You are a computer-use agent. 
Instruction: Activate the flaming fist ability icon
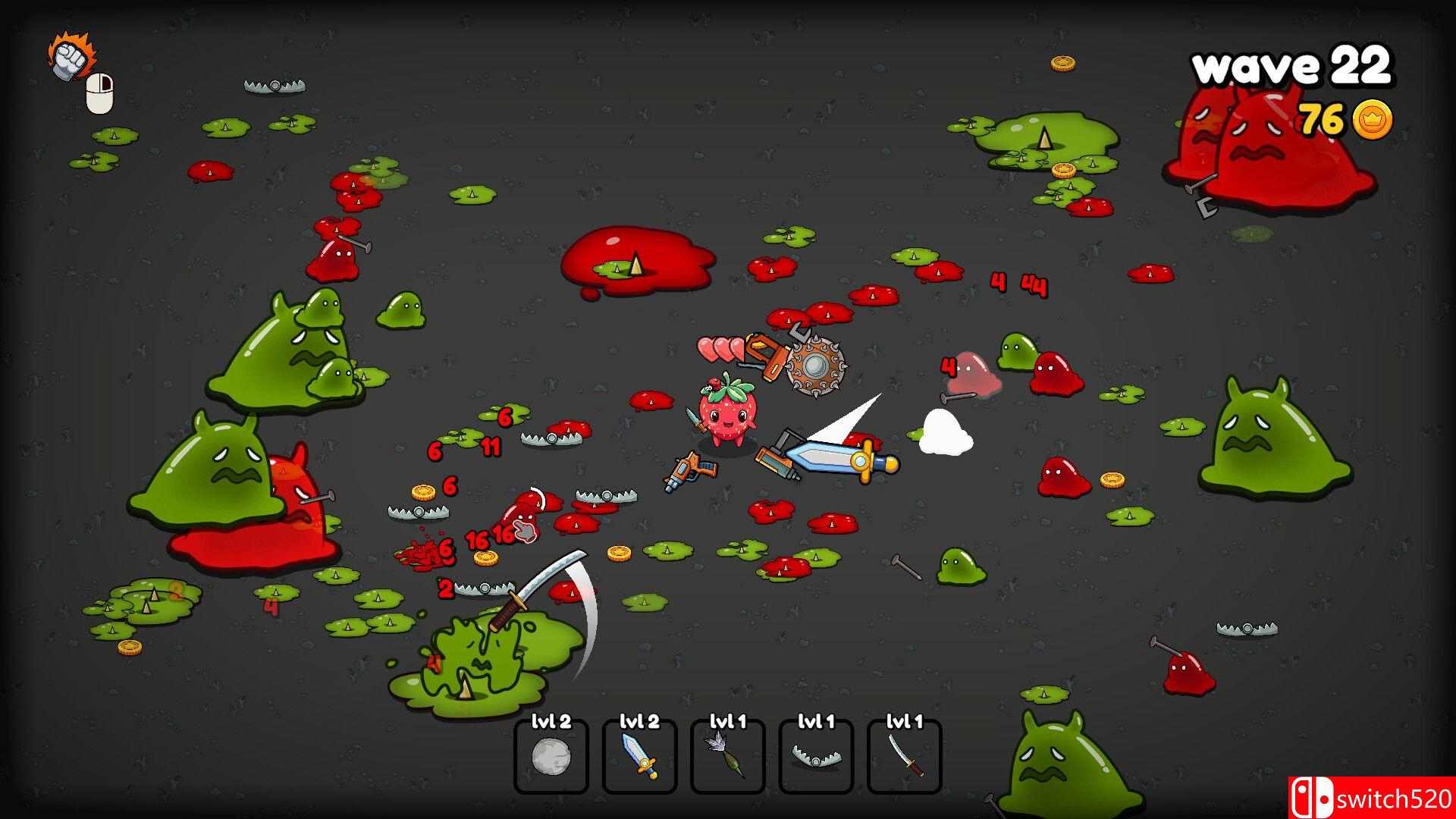tap(70, 56)
